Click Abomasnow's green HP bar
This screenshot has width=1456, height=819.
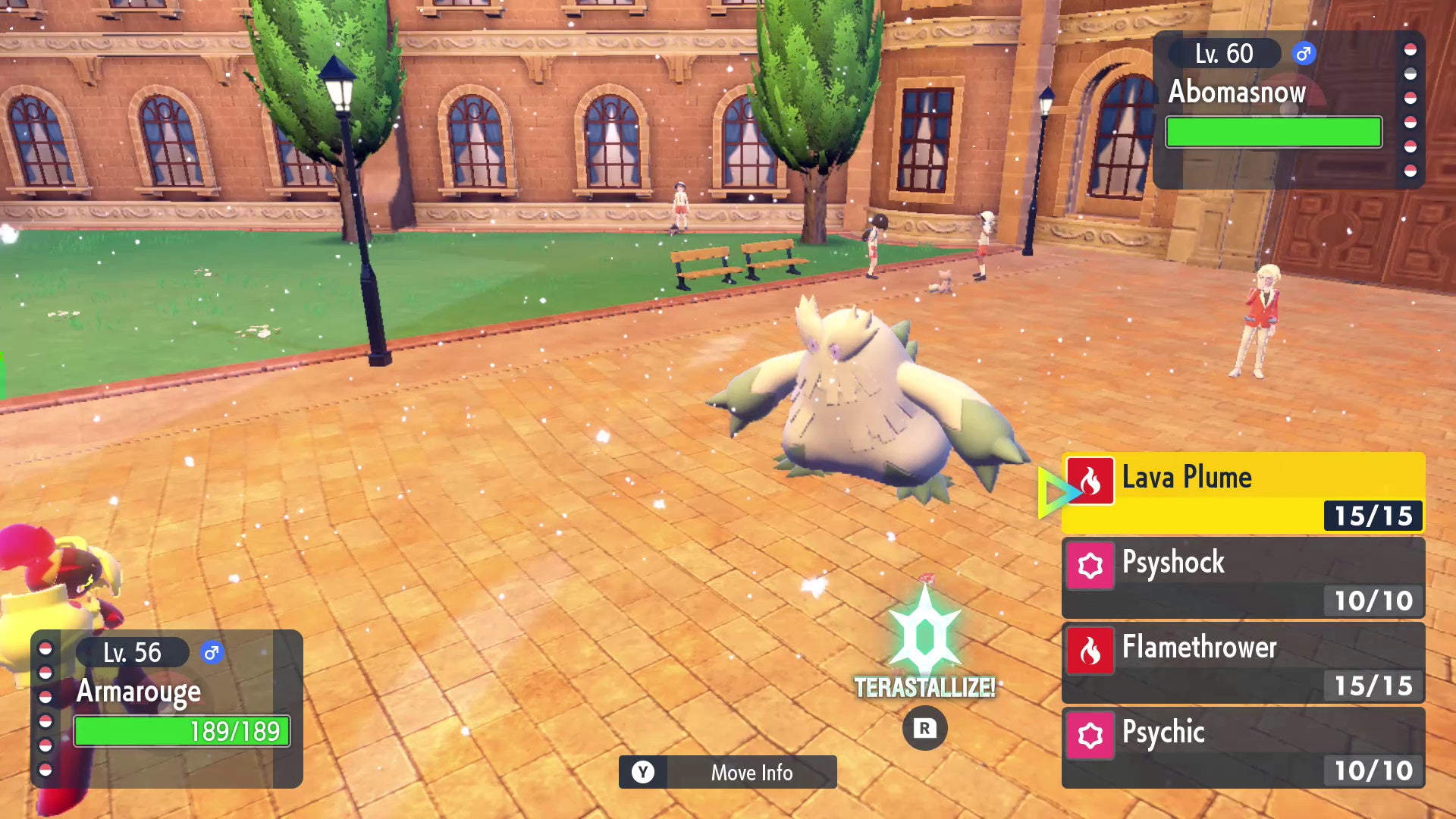1273,132
